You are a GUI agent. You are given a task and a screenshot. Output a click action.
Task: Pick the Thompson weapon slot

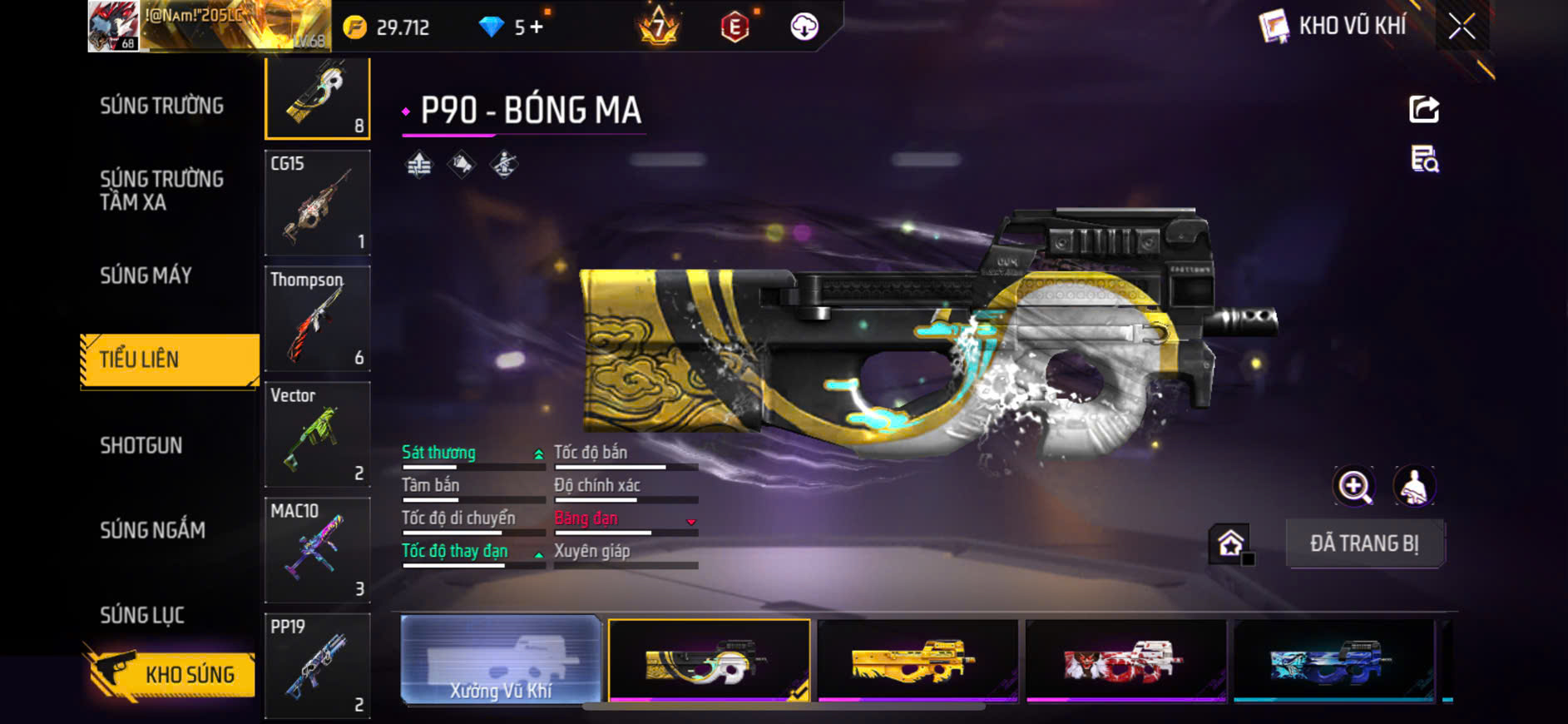click(317, 318)
